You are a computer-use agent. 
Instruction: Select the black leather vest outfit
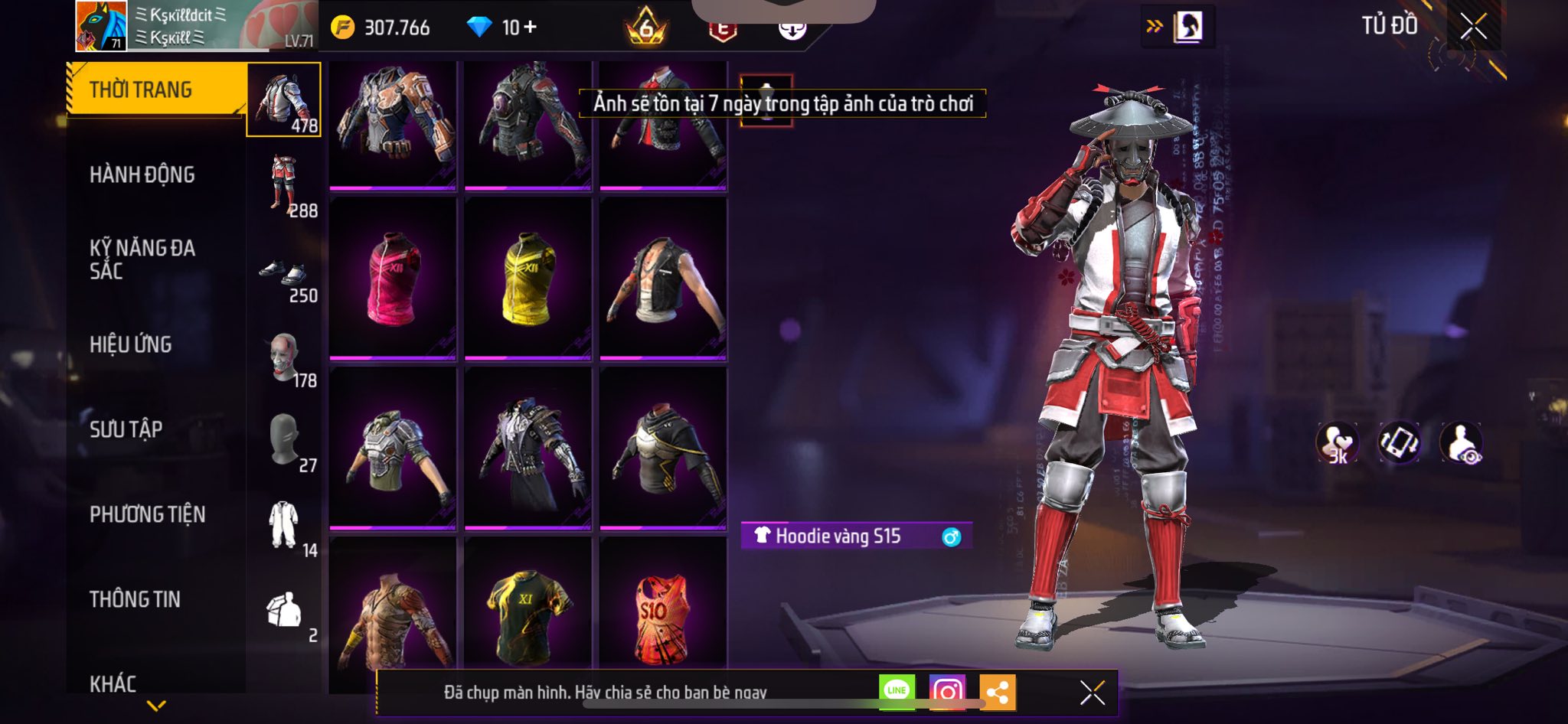662,278
